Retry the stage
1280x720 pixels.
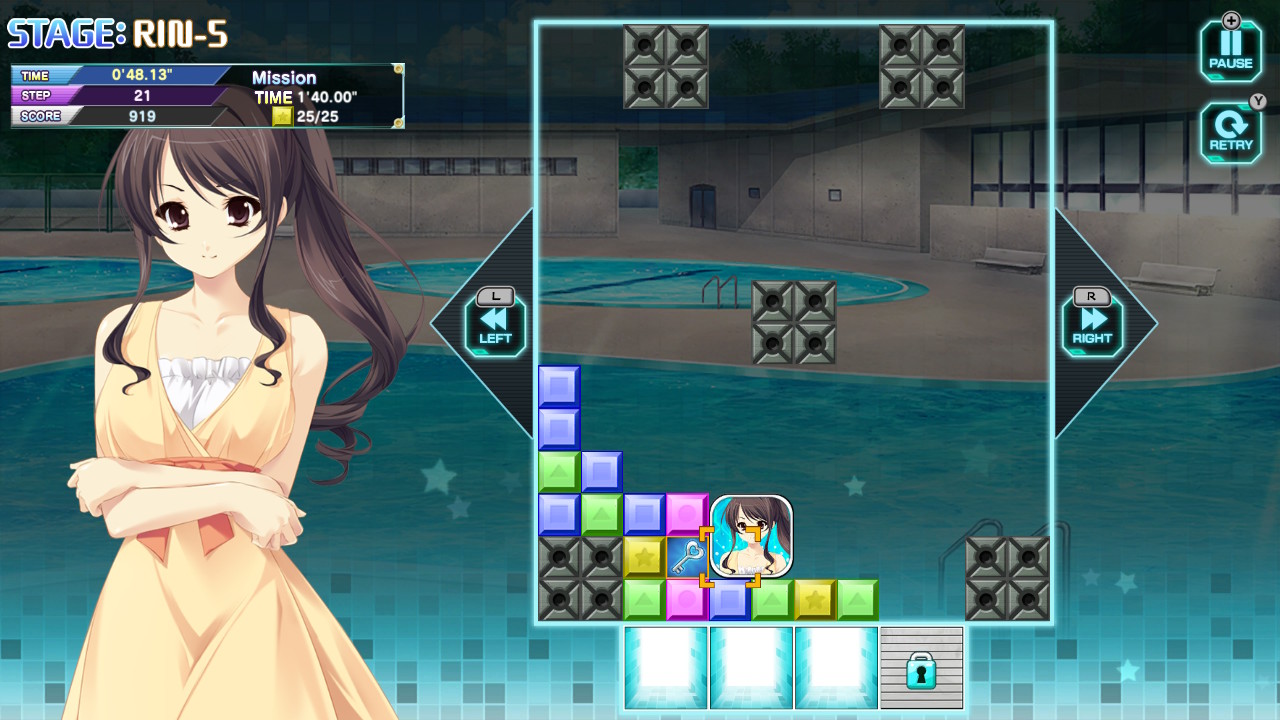coord(1230,133)
